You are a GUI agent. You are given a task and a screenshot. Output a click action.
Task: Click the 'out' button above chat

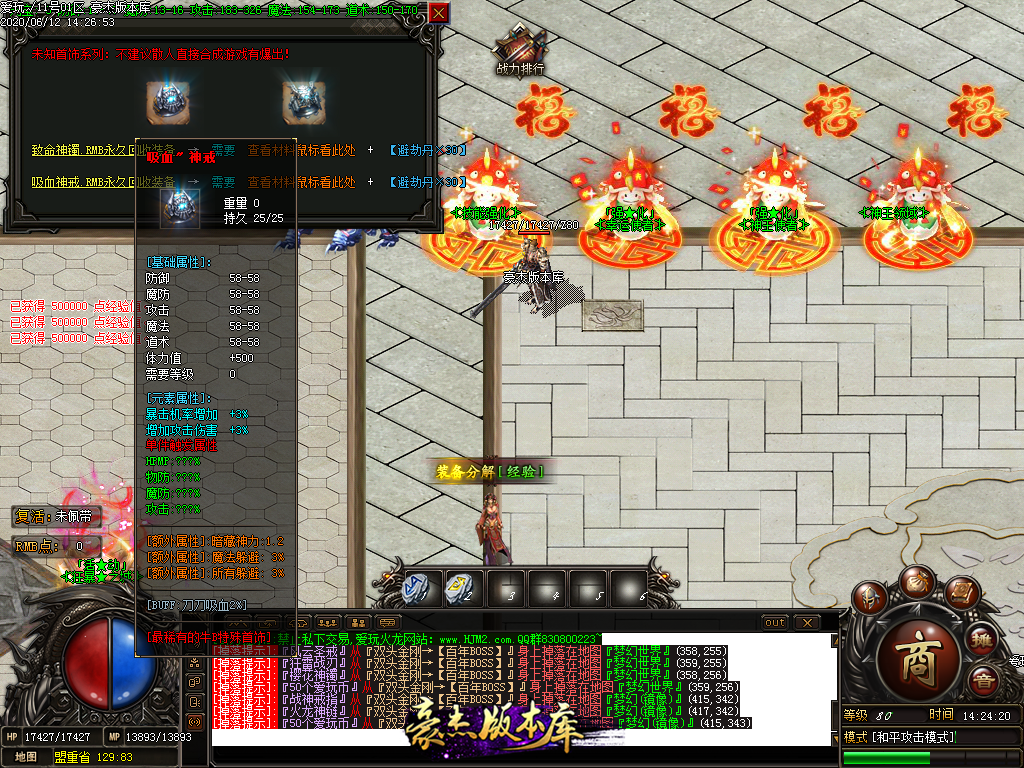pos(775,623)
